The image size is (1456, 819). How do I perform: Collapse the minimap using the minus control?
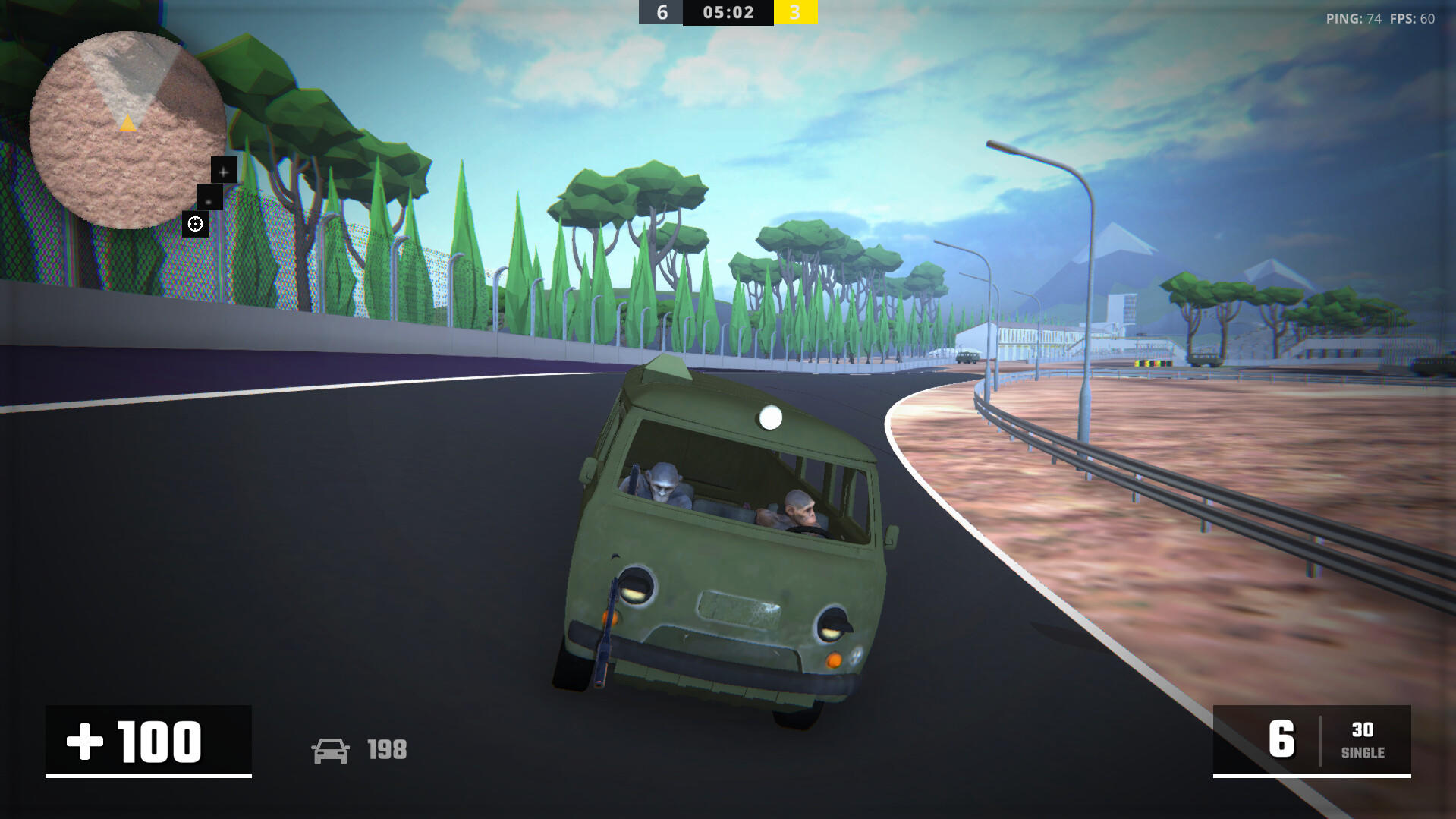coord(208,200)
